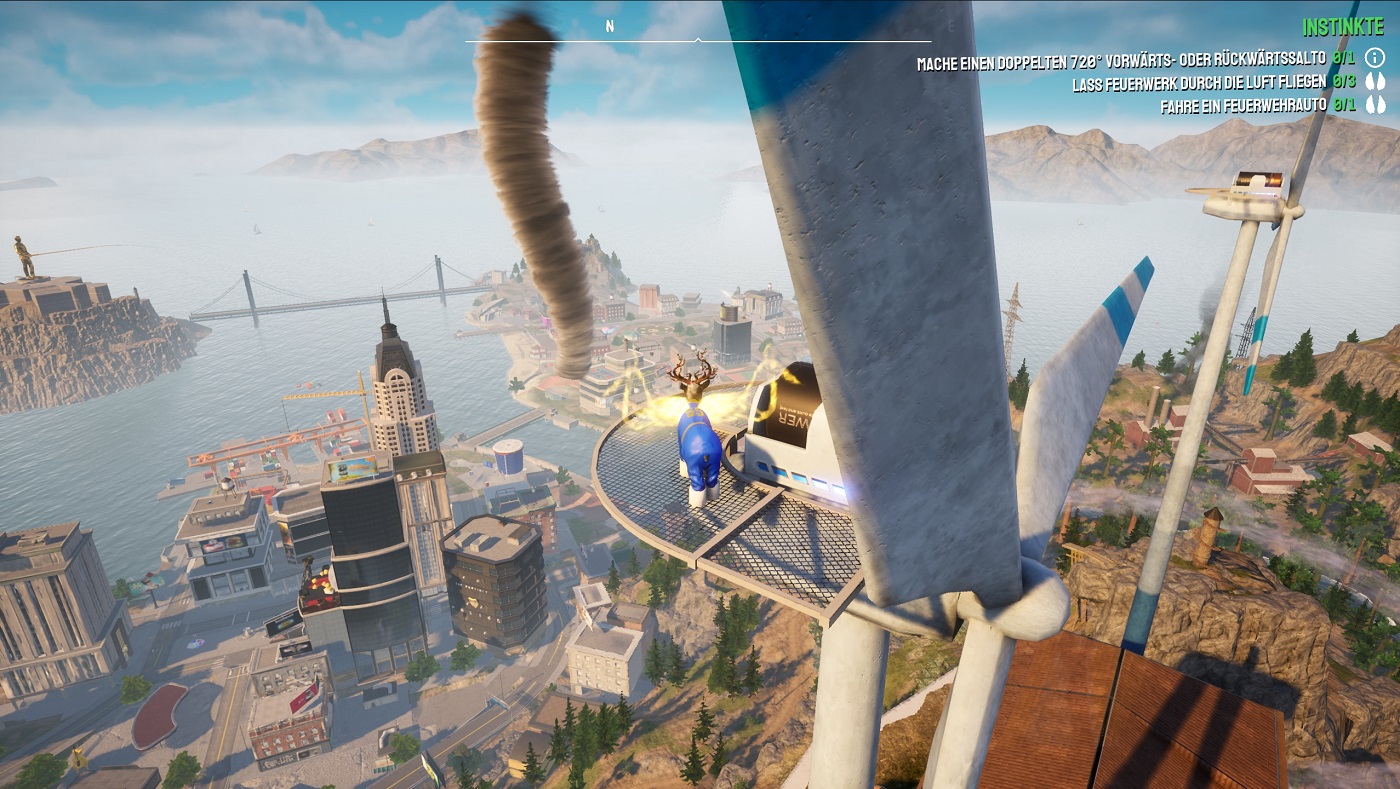Viewport: 1400px width, 789px height.
Task: Click the info icon beside the Salto objective
Action: pos(1375,58)
